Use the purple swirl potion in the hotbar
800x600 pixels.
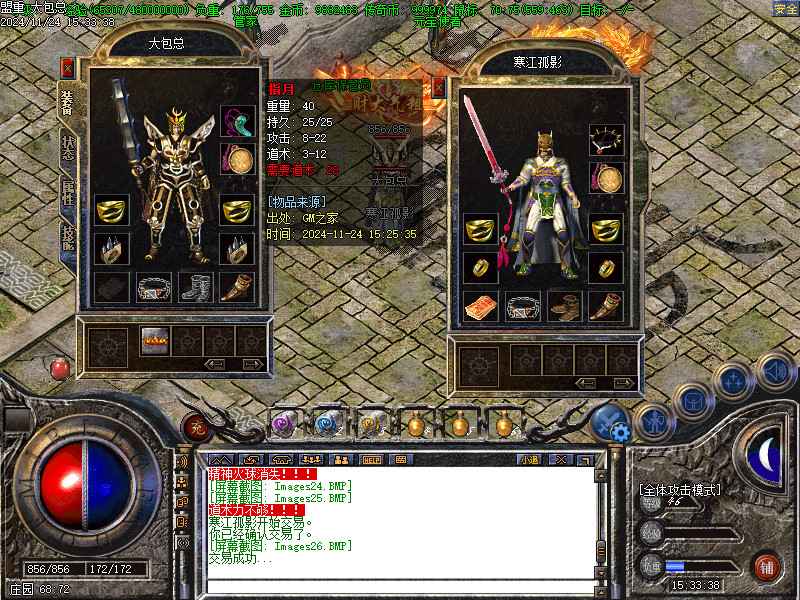coord(284,424)
